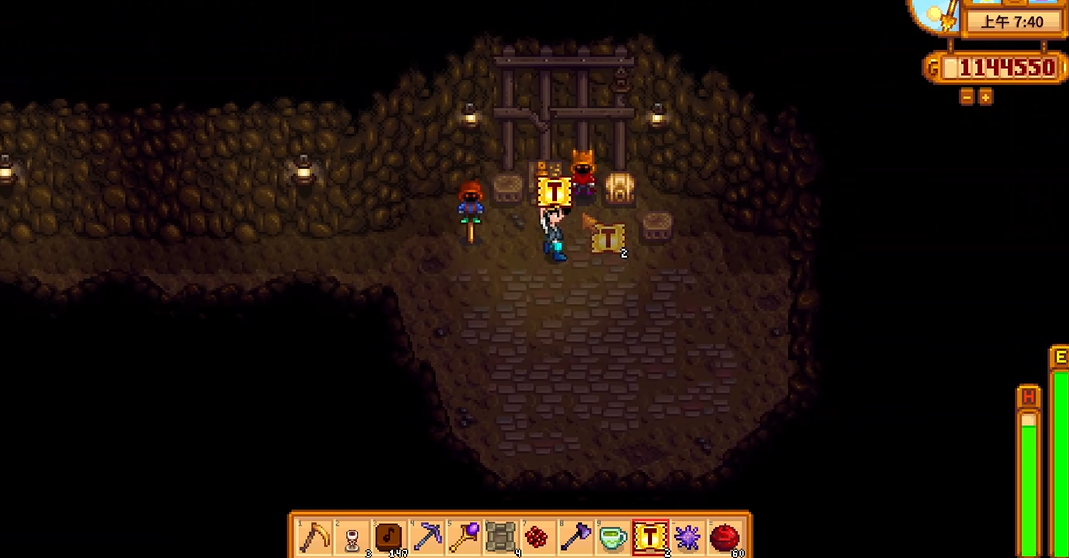Choose the music note block stack

pyautogui.click(x=389, y=537)
